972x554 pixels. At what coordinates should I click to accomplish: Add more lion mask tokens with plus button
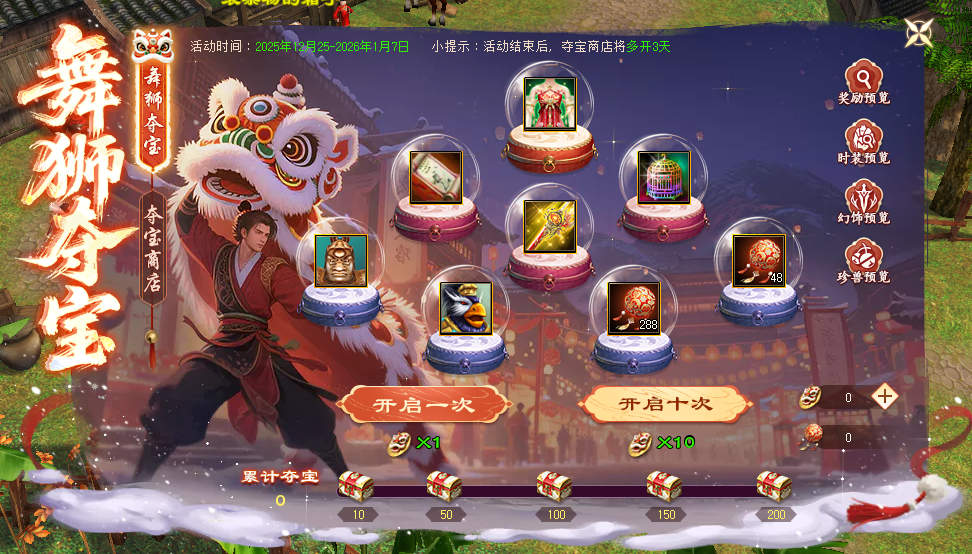(x=884, y=396)
